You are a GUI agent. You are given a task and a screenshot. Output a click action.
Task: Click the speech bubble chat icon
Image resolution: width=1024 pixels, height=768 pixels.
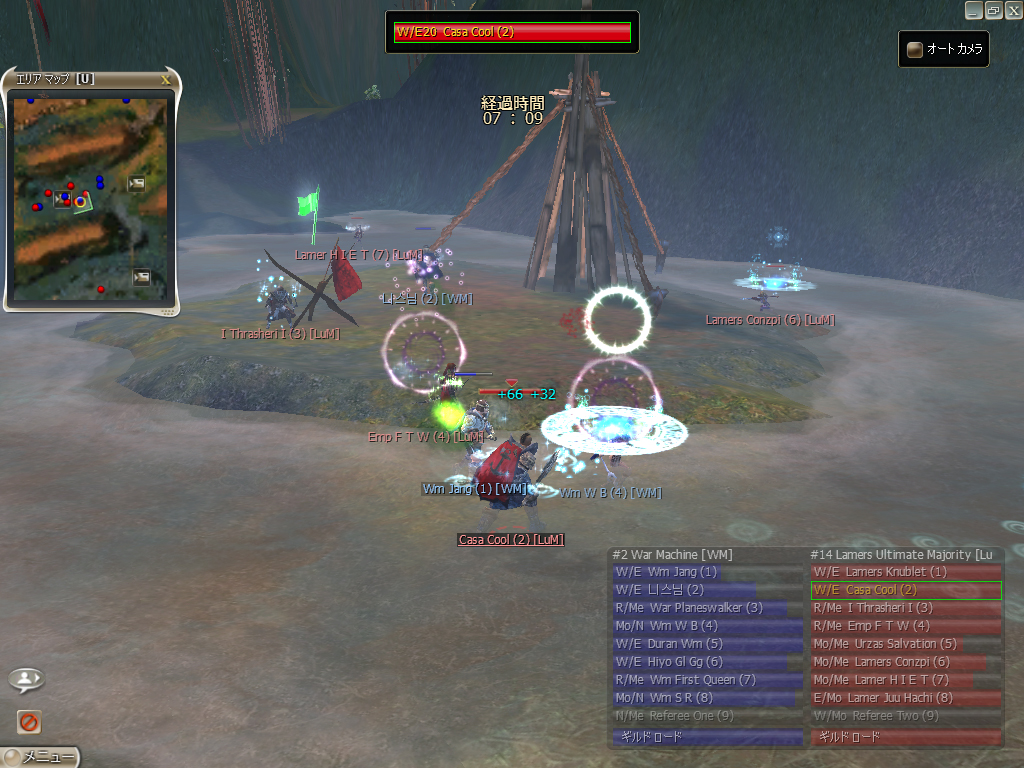[25, 680]
